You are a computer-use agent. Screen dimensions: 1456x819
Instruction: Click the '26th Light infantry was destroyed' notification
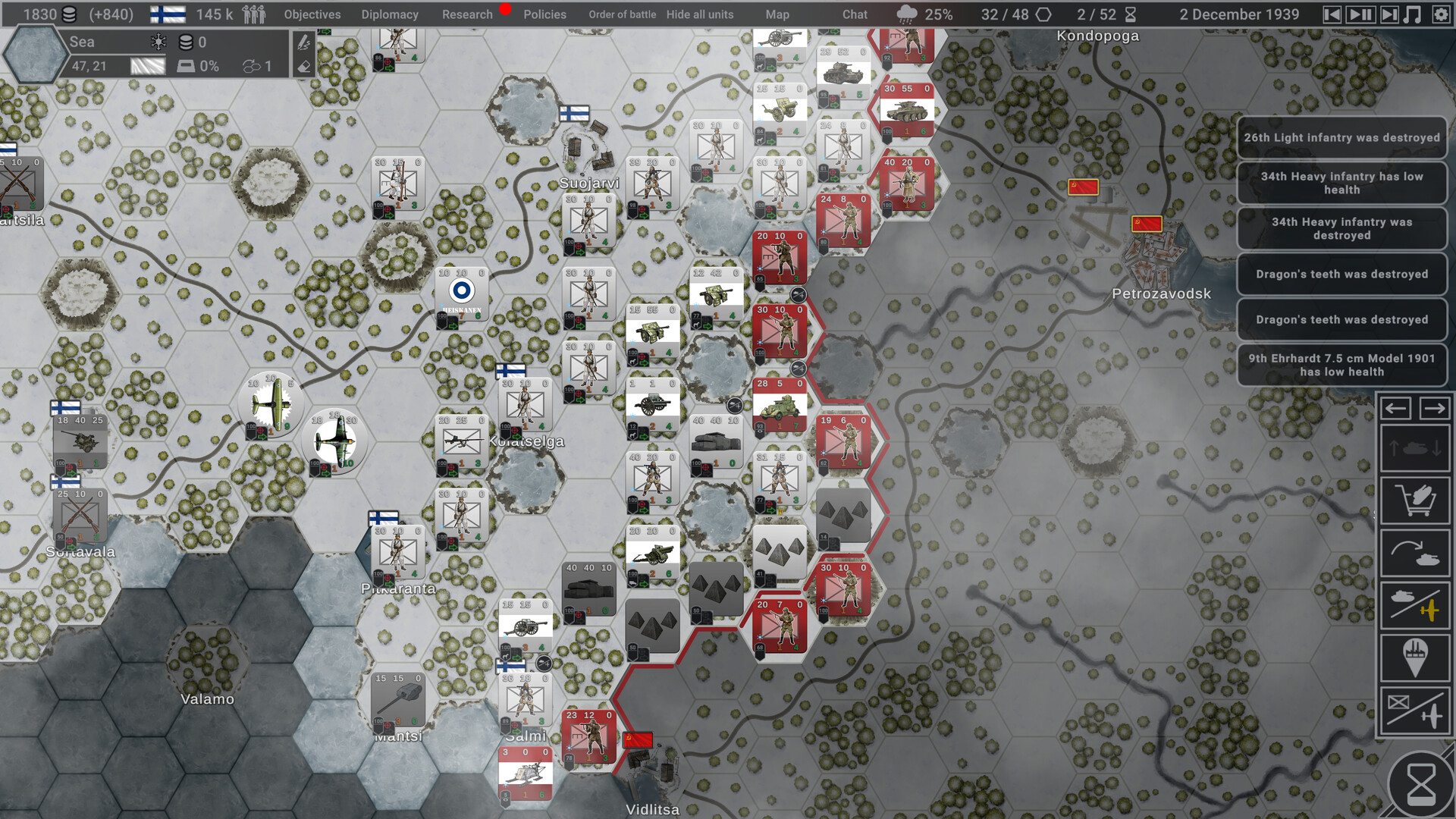1341,138
